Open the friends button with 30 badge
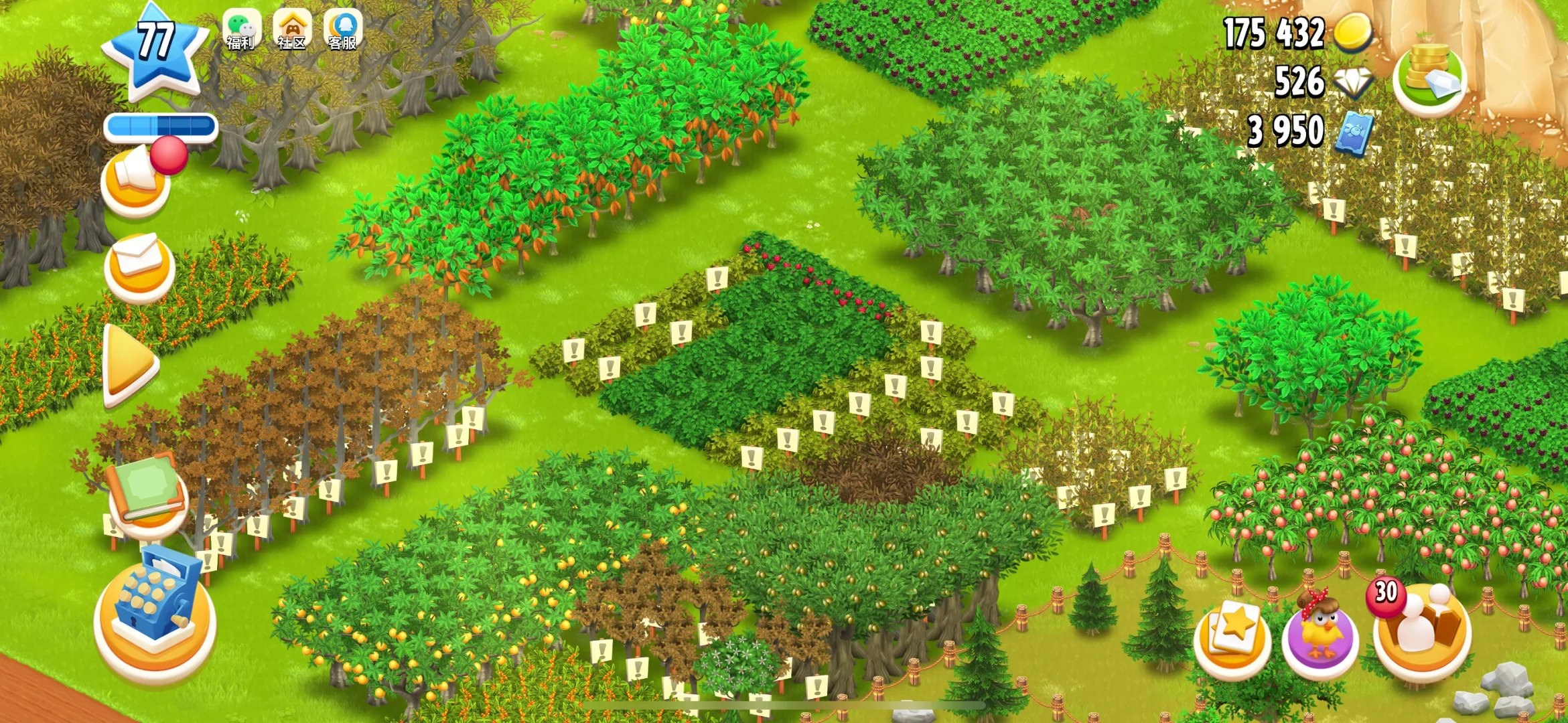 pyautogui.click(x=1421, y=633)
